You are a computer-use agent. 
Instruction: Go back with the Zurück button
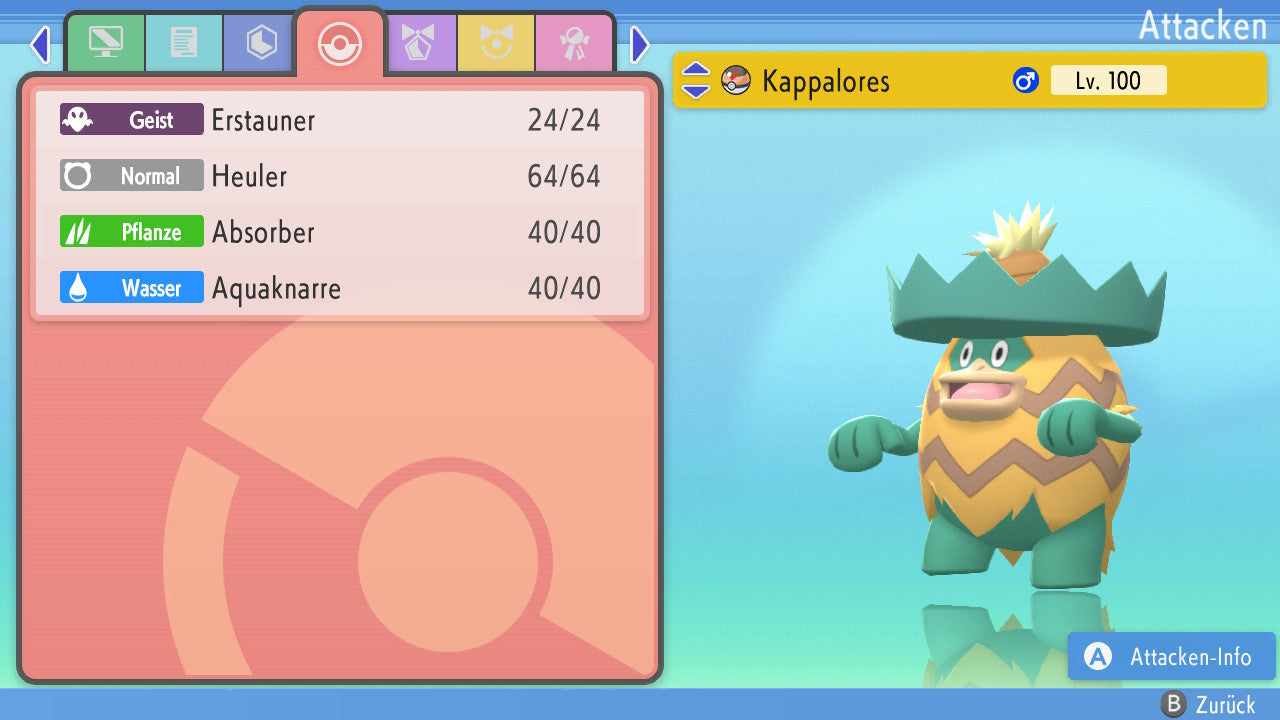pos(1208,705)
